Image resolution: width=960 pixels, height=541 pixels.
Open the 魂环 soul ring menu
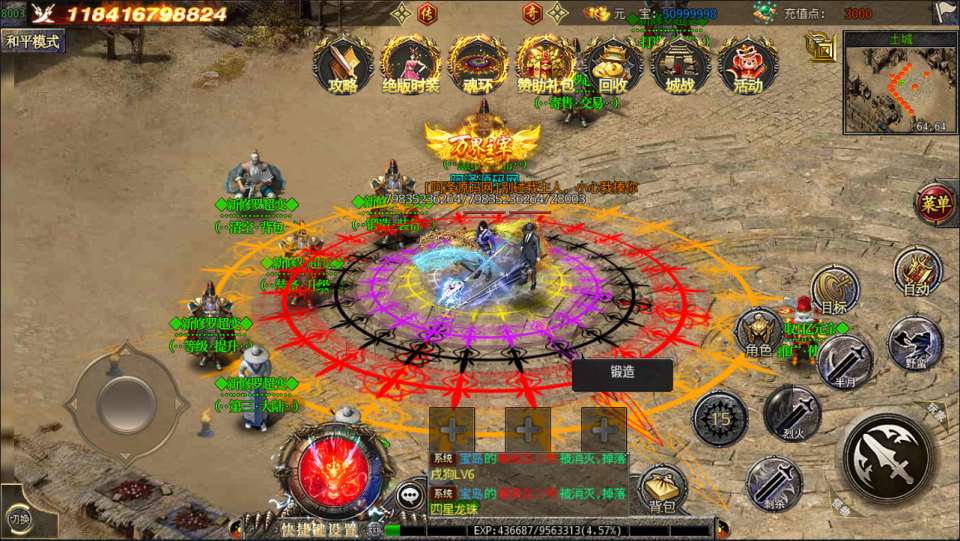[478, 65]
